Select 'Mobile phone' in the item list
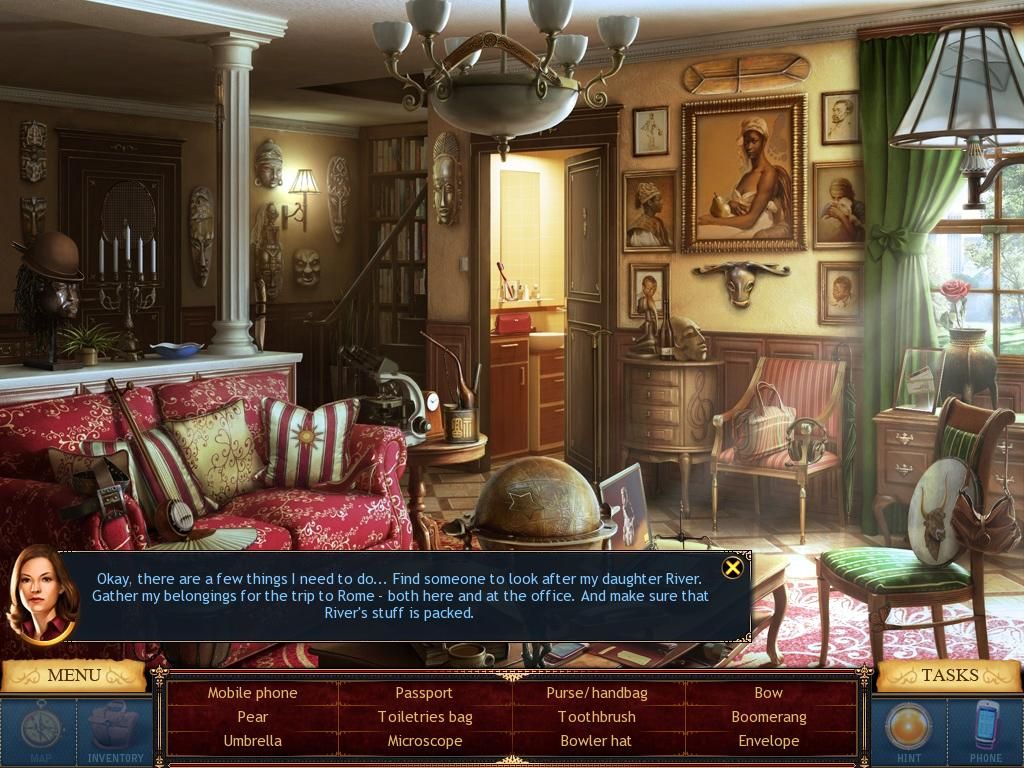 coord(252,692)
